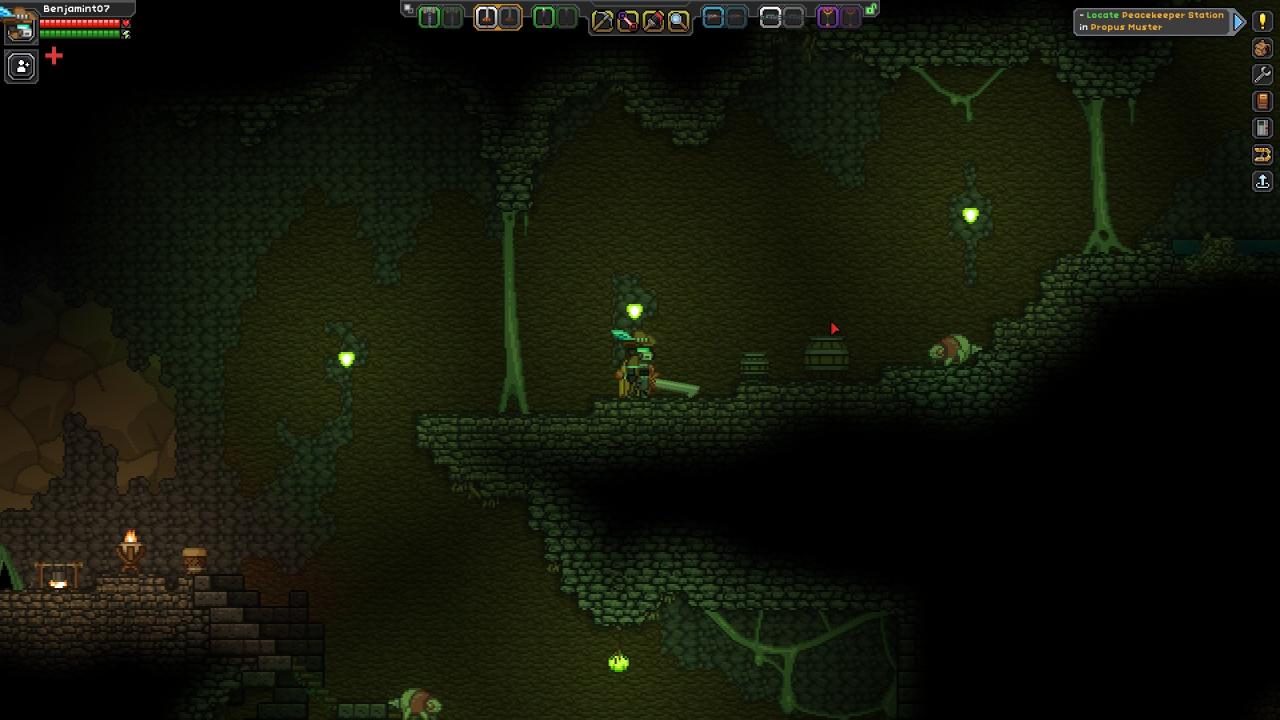Select the magnifying glass inspect tool
The image size is (1280, 720).
[678, 19]
